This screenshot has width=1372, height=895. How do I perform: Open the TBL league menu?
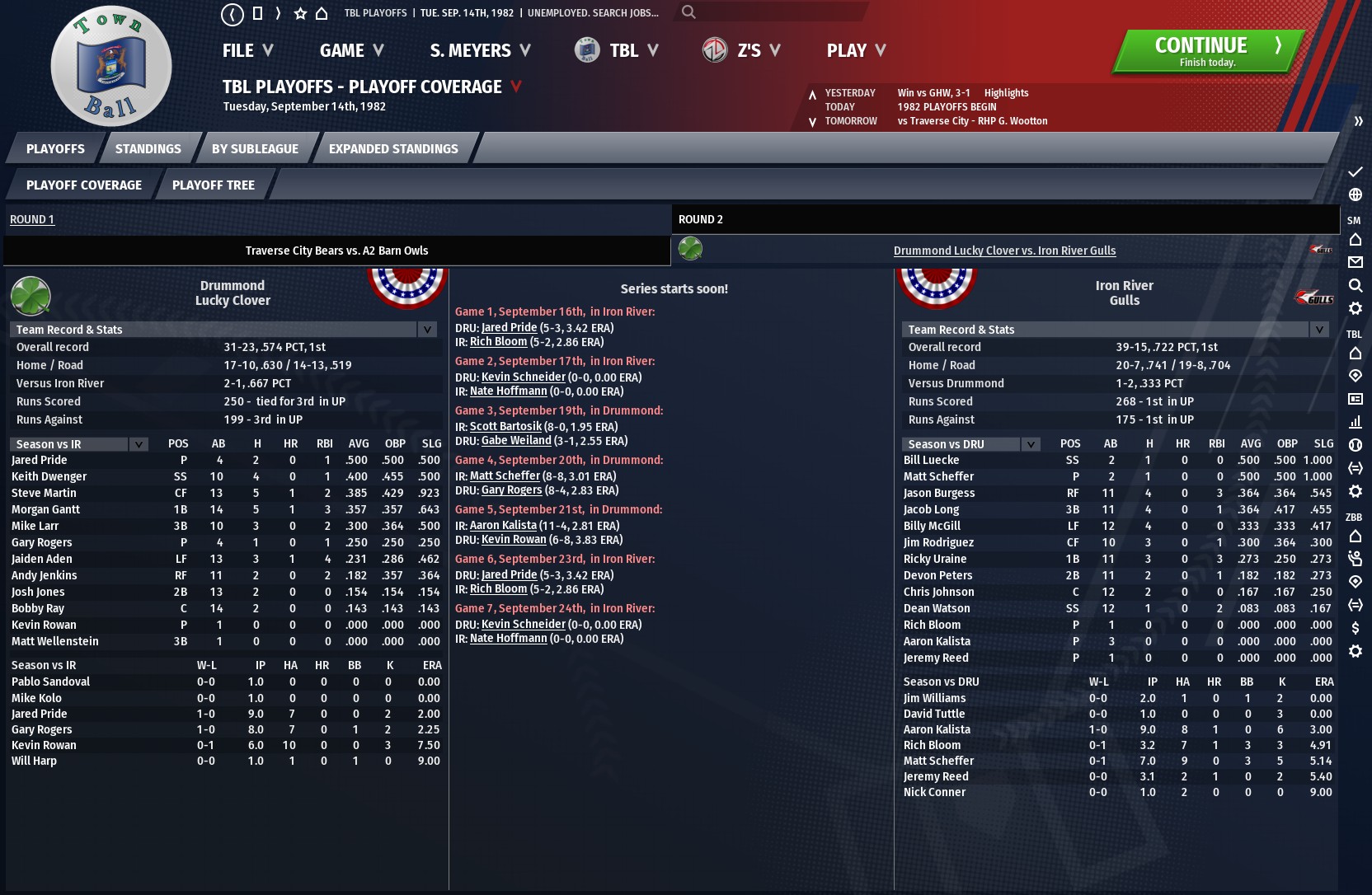(x=618, y=51)
